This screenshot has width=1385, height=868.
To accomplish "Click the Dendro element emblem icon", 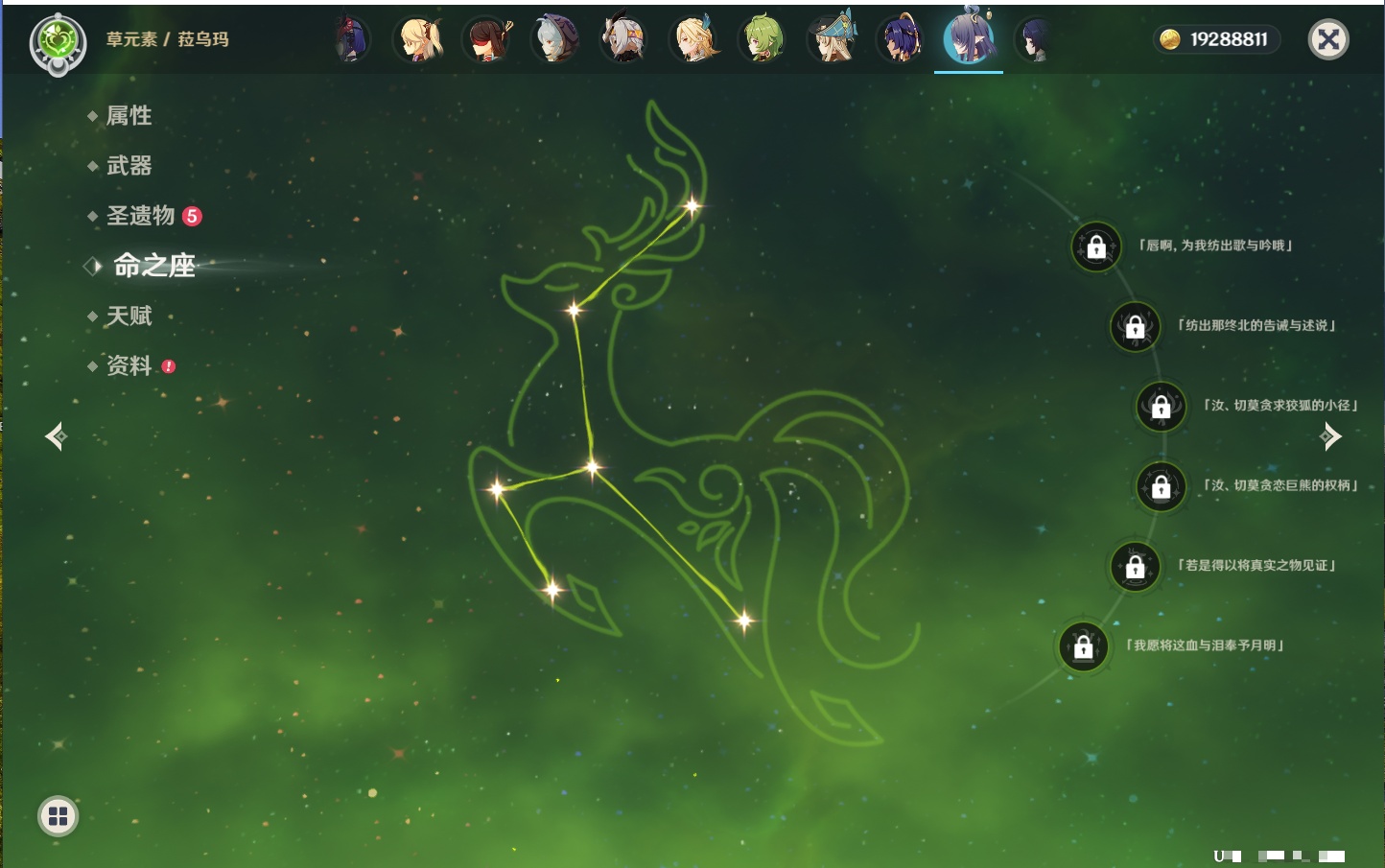I will coord(59,42).
